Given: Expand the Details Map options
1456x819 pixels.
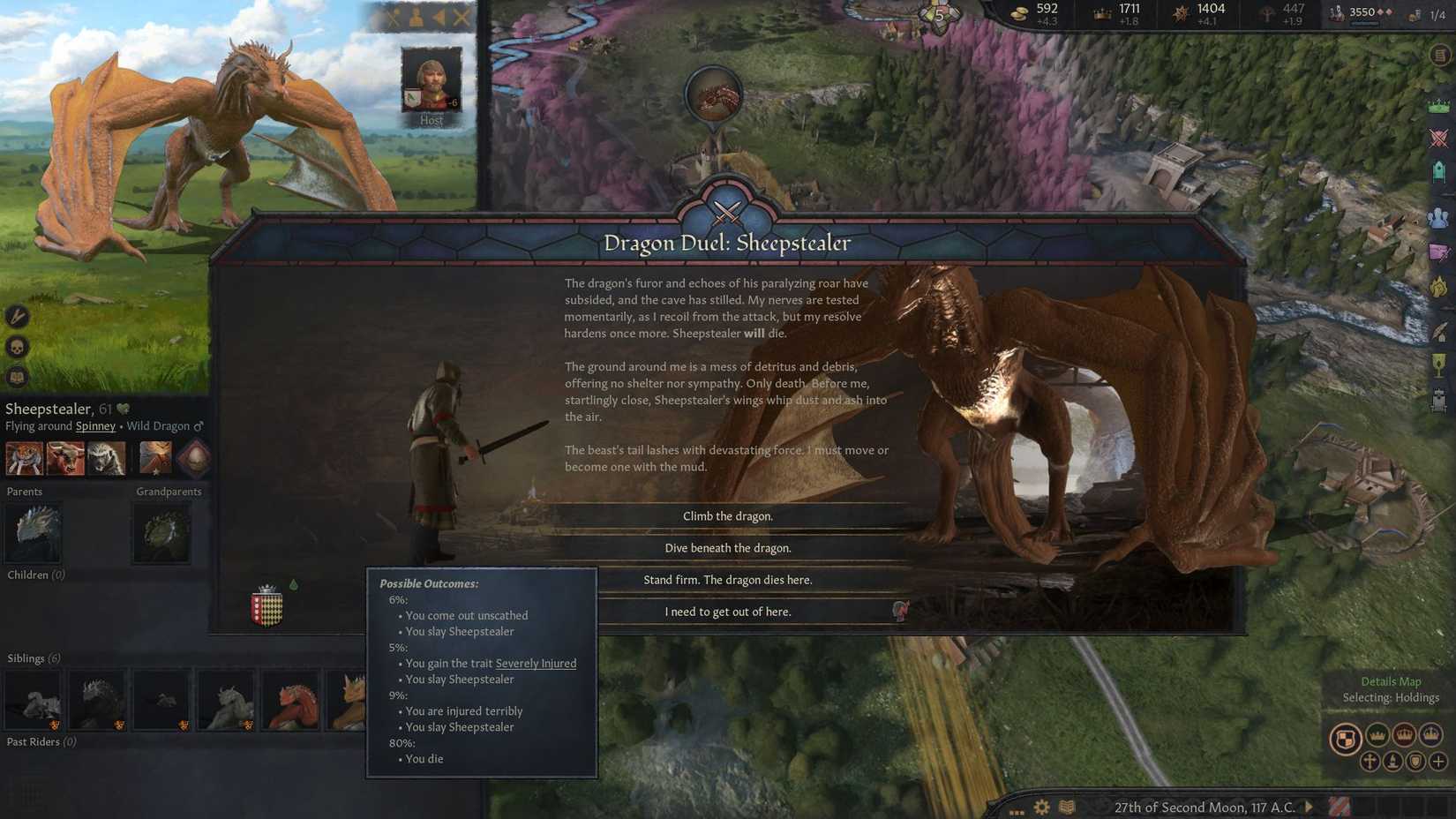Looking at the screenshot, I should (1391, 680).
